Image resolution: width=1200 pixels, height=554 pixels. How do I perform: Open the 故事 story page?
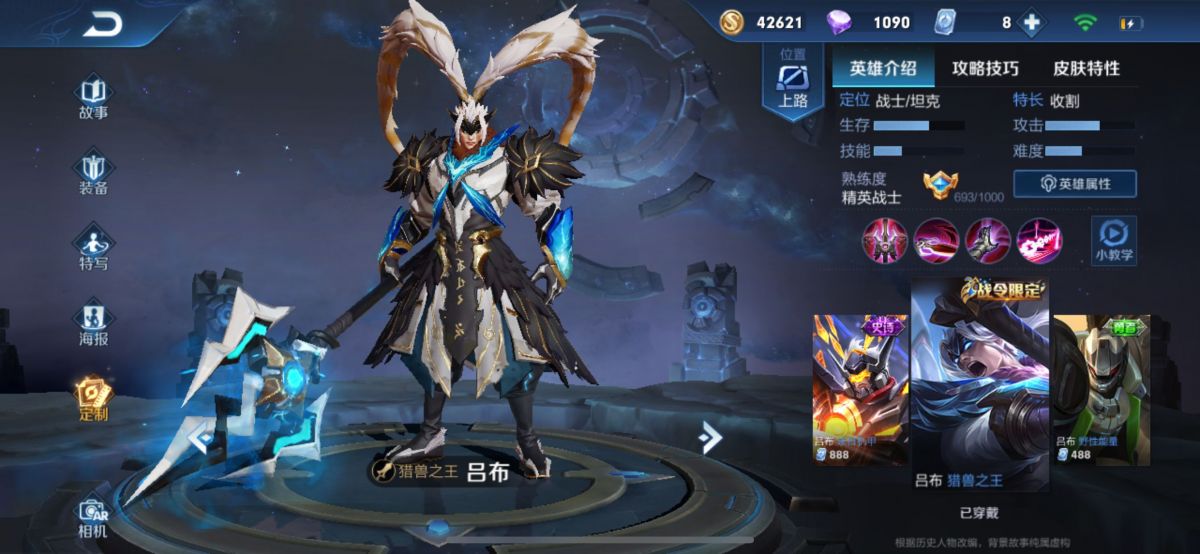point(93,95)
